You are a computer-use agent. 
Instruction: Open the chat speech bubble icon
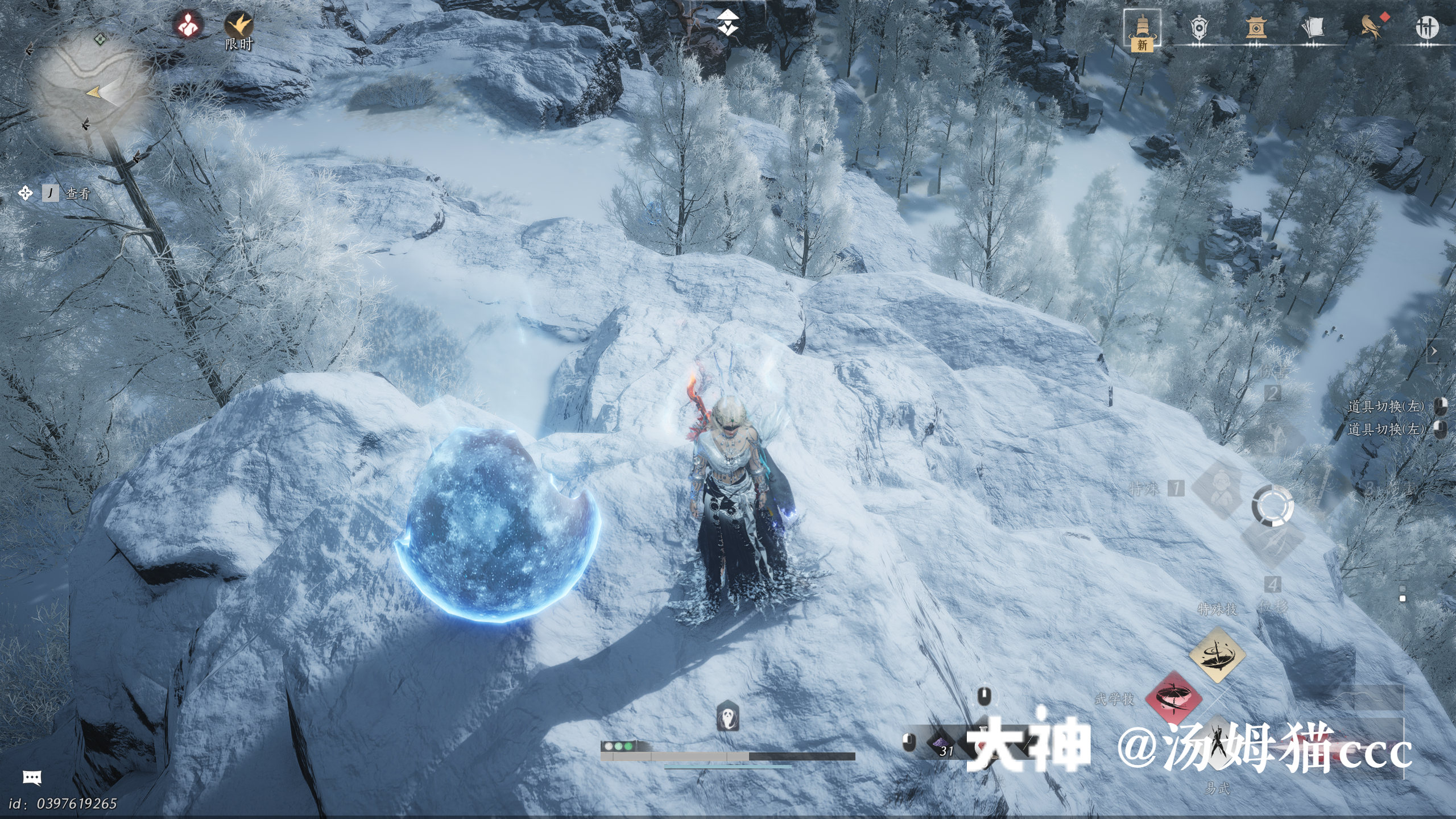pos(32,777)
